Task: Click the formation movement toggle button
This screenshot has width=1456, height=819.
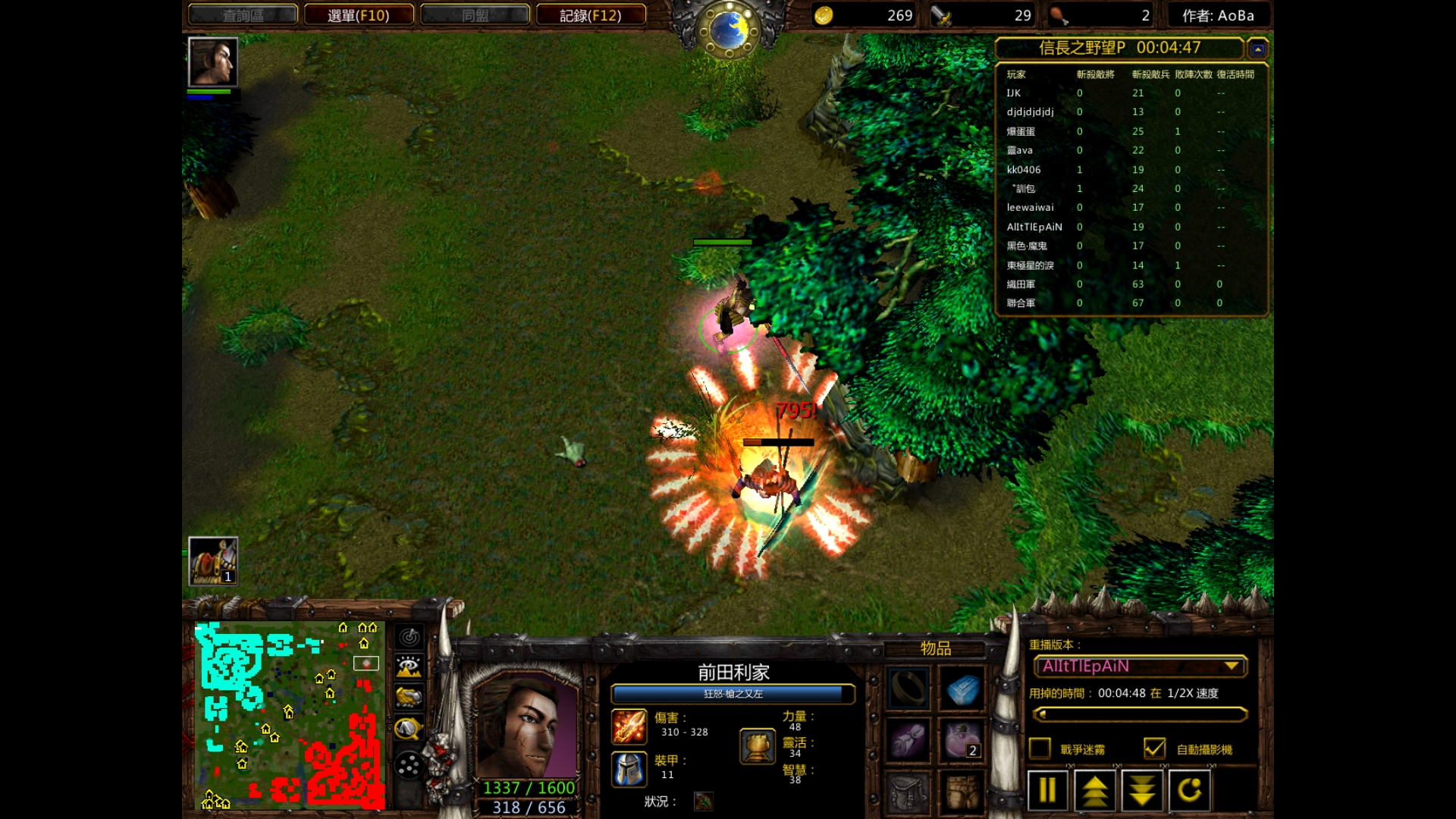Action: point(409,765)
